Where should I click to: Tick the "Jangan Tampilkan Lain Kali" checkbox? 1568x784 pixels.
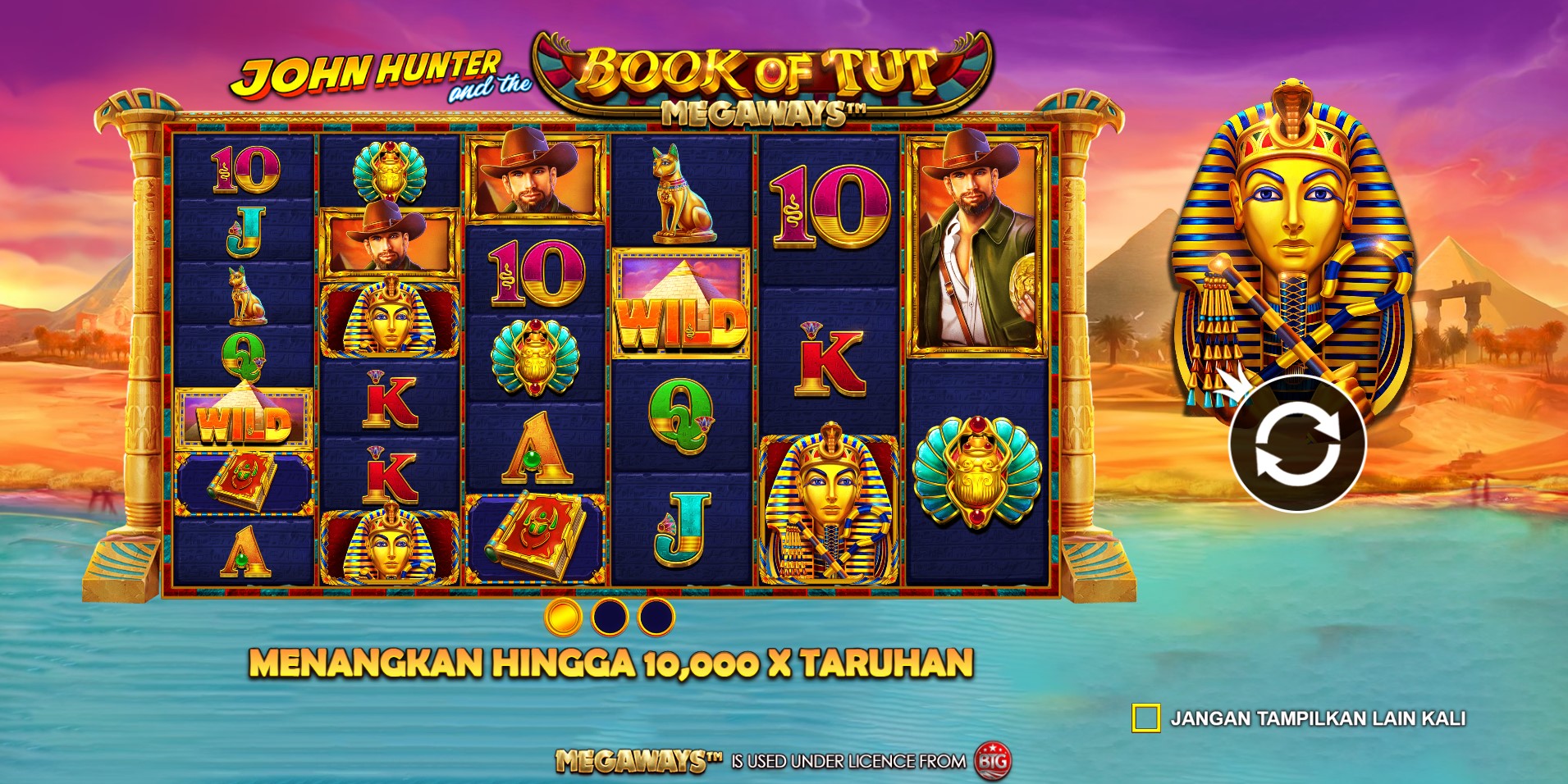pos(1145,718)
